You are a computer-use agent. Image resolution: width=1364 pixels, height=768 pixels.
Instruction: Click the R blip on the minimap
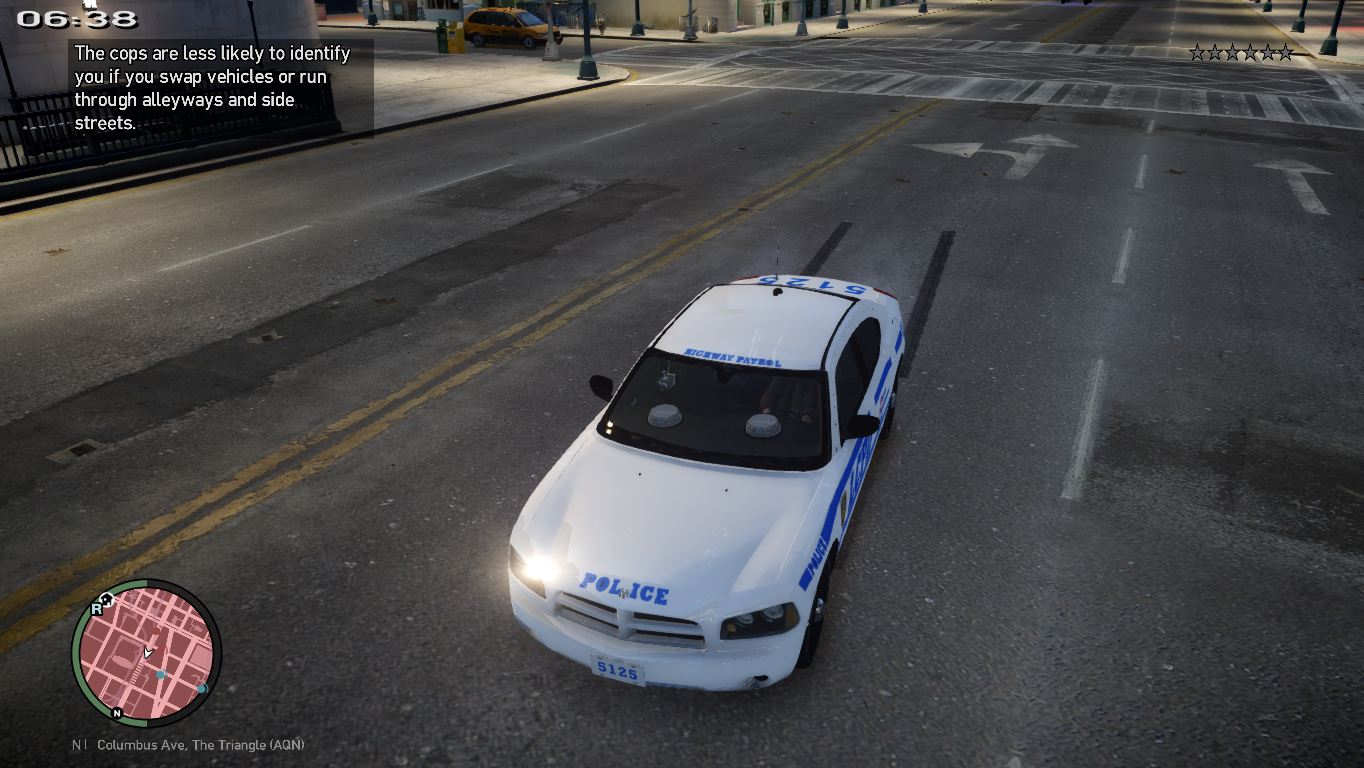click(97, 608)
